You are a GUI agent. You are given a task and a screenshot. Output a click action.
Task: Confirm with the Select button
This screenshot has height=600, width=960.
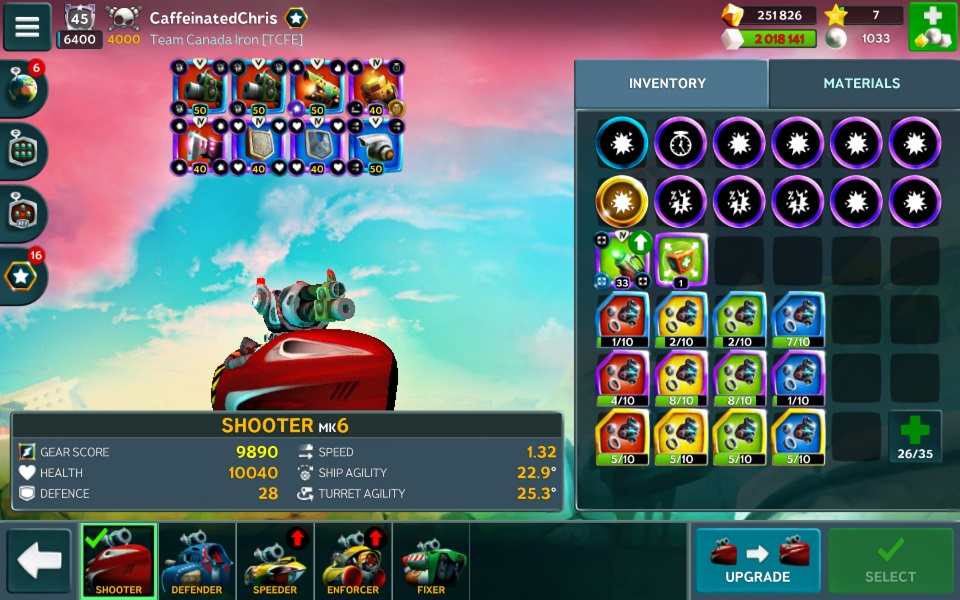click(890, 561)
